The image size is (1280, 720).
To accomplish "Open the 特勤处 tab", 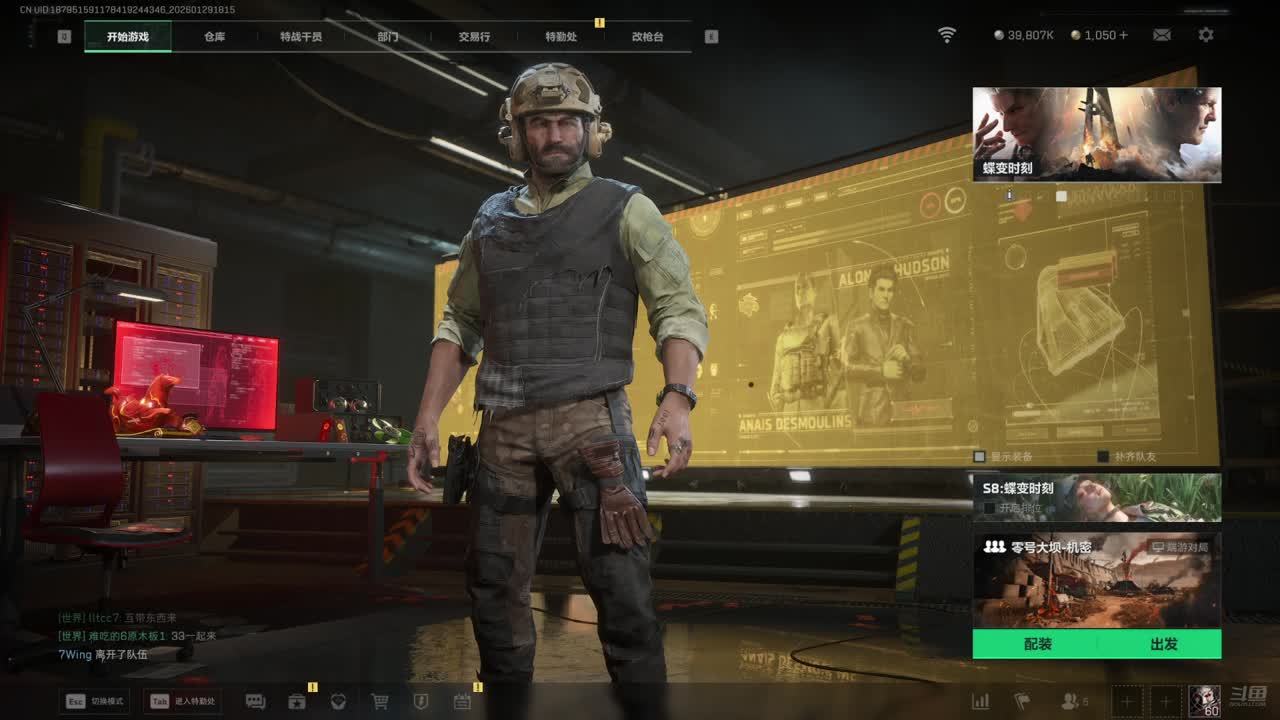I will point(561,37).
